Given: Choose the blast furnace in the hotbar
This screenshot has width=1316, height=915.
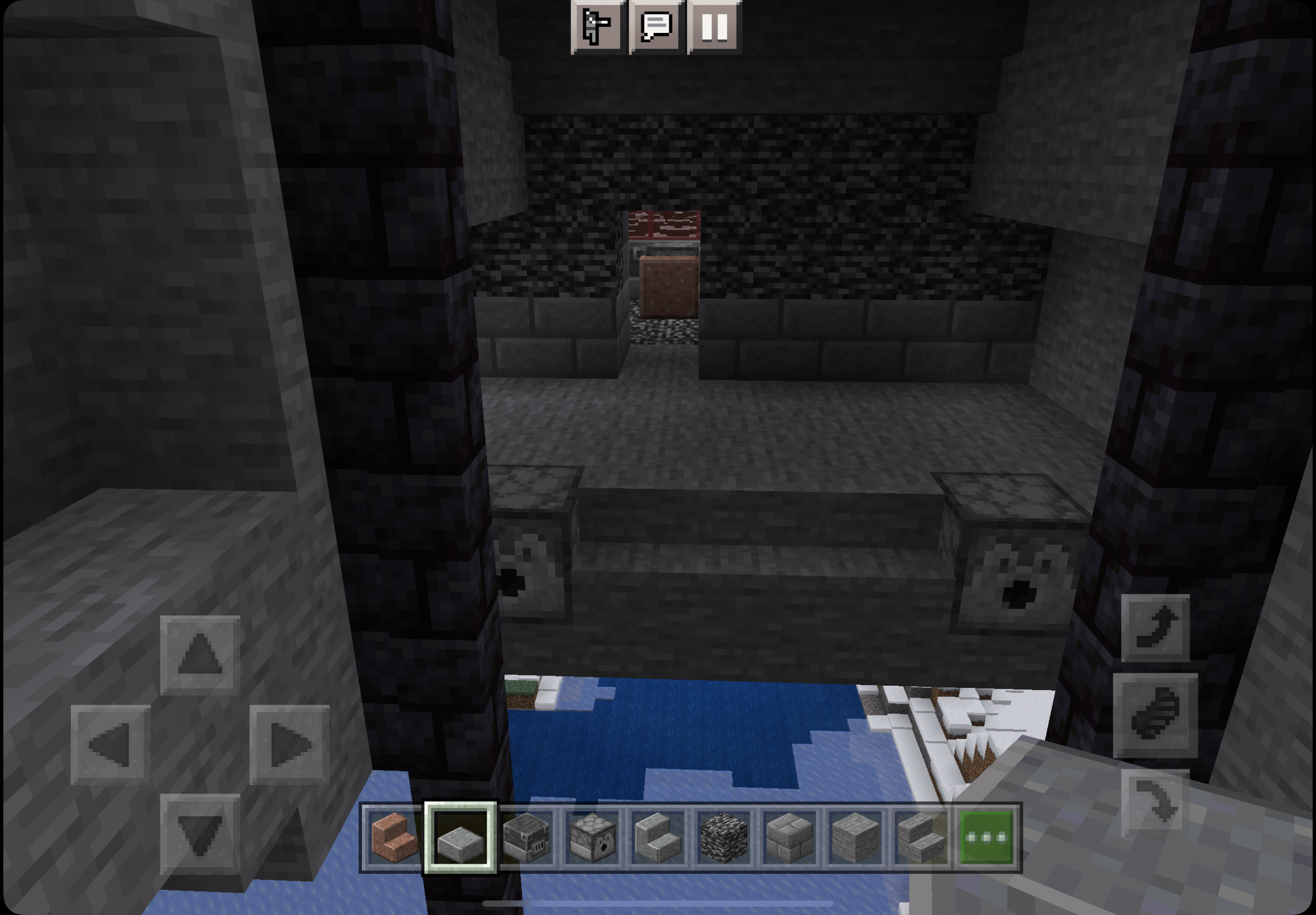Looking at the screenshot, I should 526,837.
